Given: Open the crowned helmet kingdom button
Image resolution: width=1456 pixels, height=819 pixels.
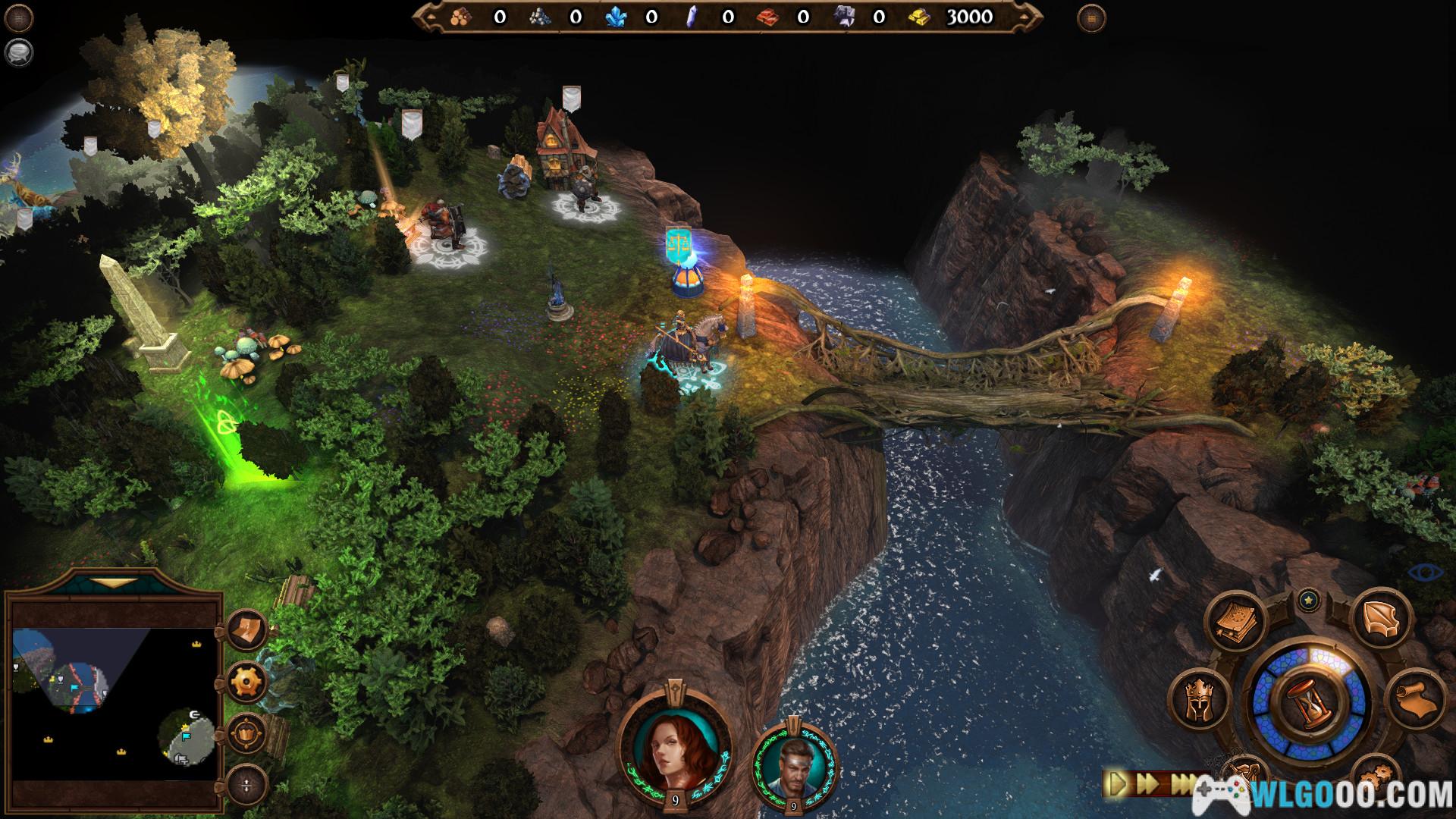Looking at the screenshot, I should (x=1200, y=699).
